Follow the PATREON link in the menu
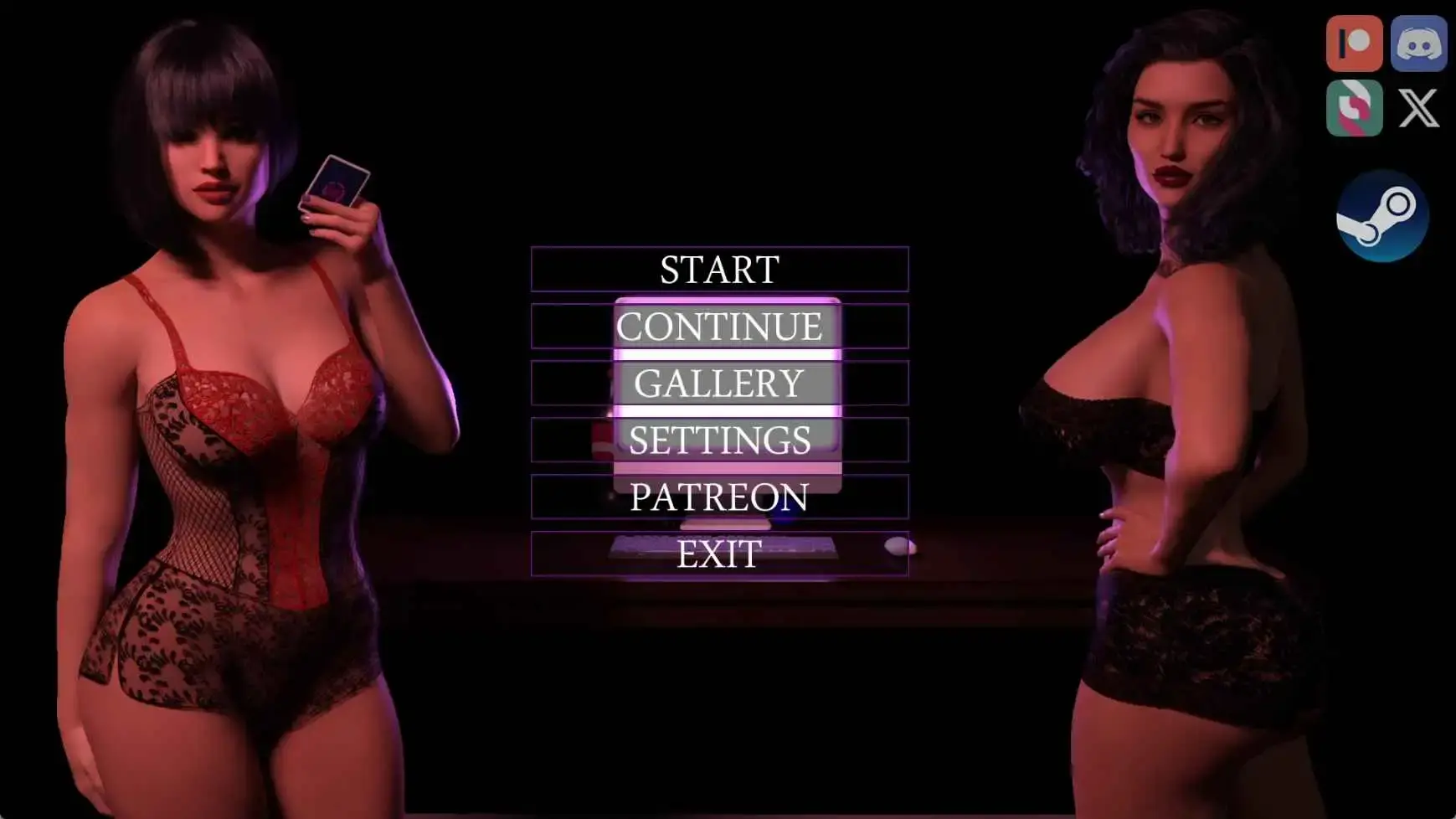Image resolution: width=1456 pixels, height=819 pixels. pos(718,497)
